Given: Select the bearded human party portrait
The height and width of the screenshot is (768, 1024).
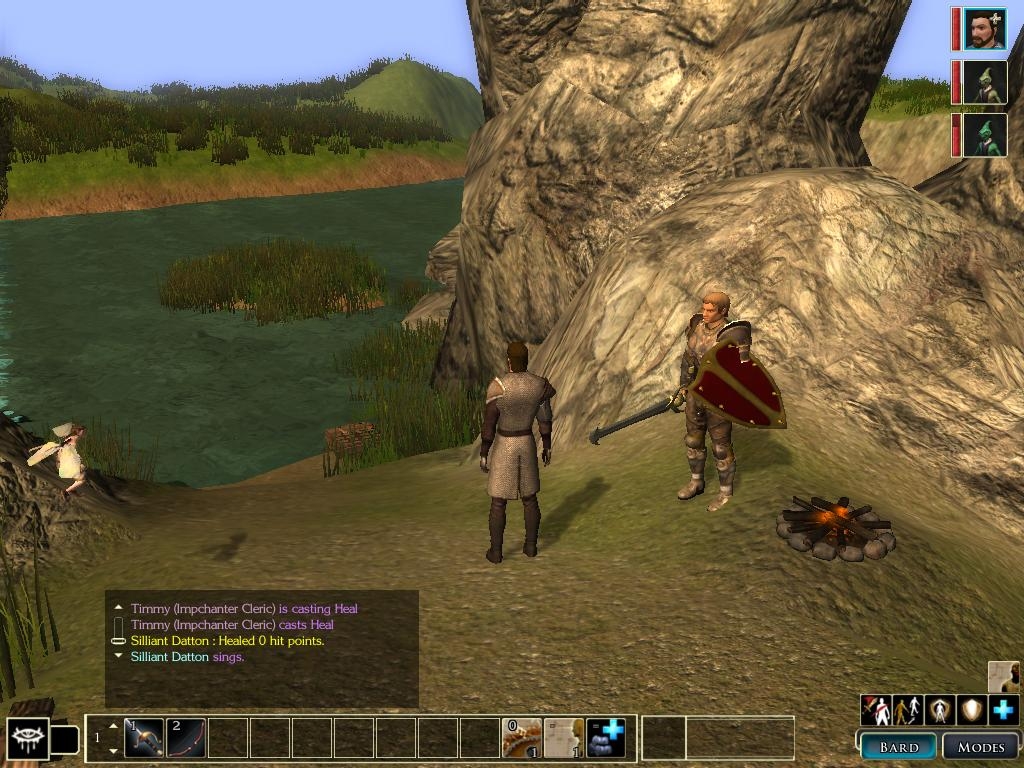Looking at the screenshot, I should (x=985, y=28).
